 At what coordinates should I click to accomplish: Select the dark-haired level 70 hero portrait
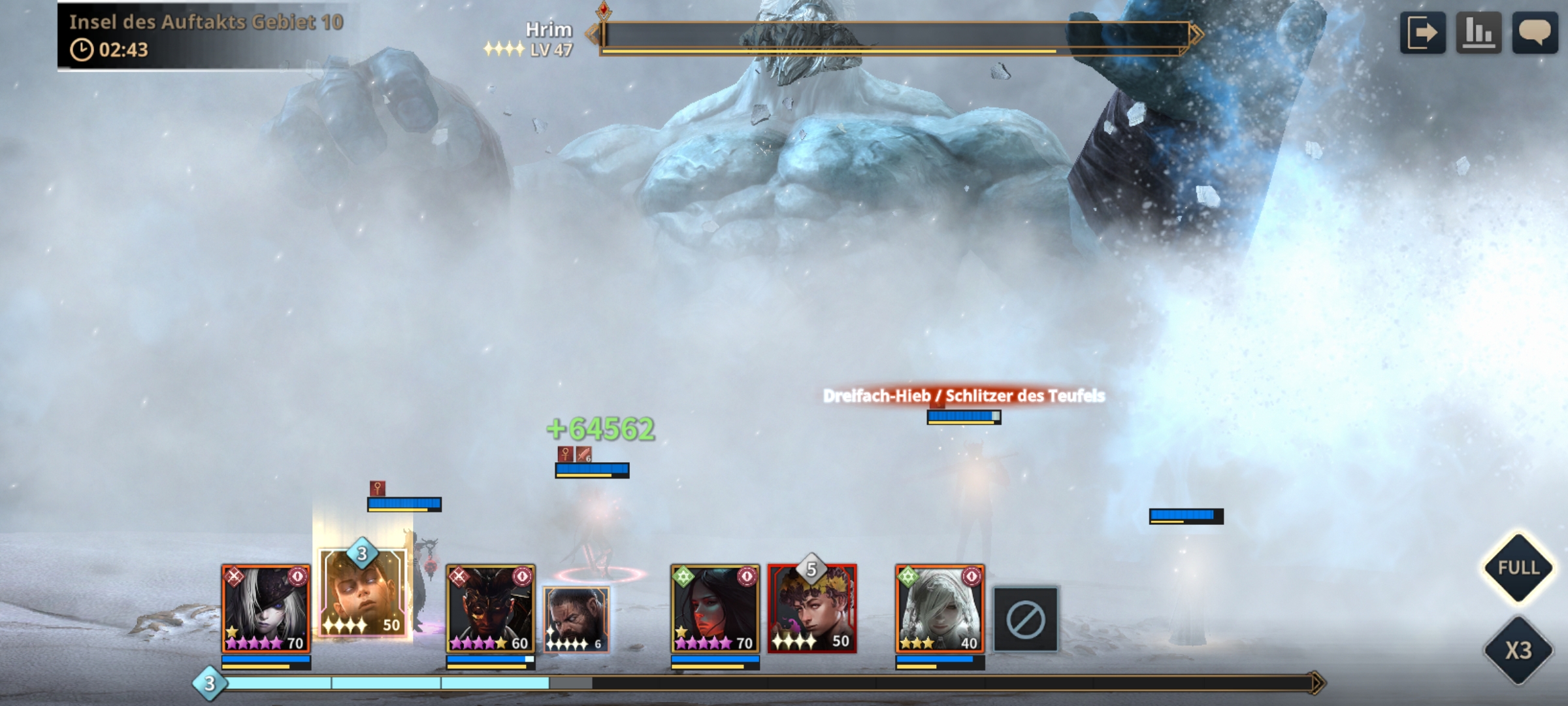click(x=715, y=609)
